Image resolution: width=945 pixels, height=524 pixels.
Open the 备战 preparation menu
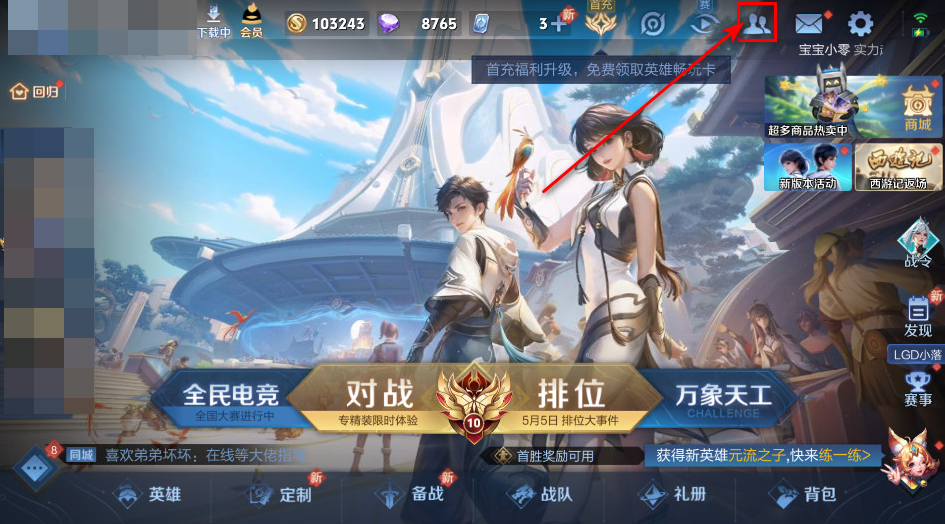coord(412,494)
